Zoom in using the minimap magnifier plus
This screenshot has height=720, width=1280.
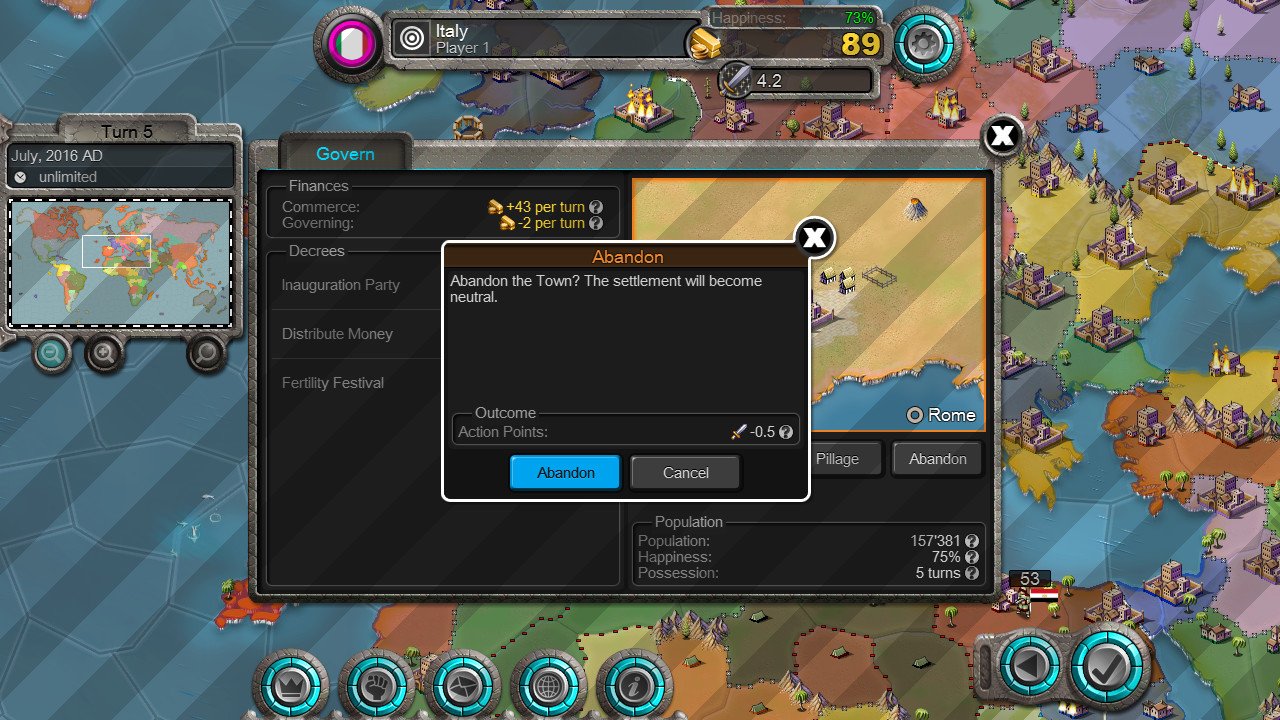[x=103, y=354]
